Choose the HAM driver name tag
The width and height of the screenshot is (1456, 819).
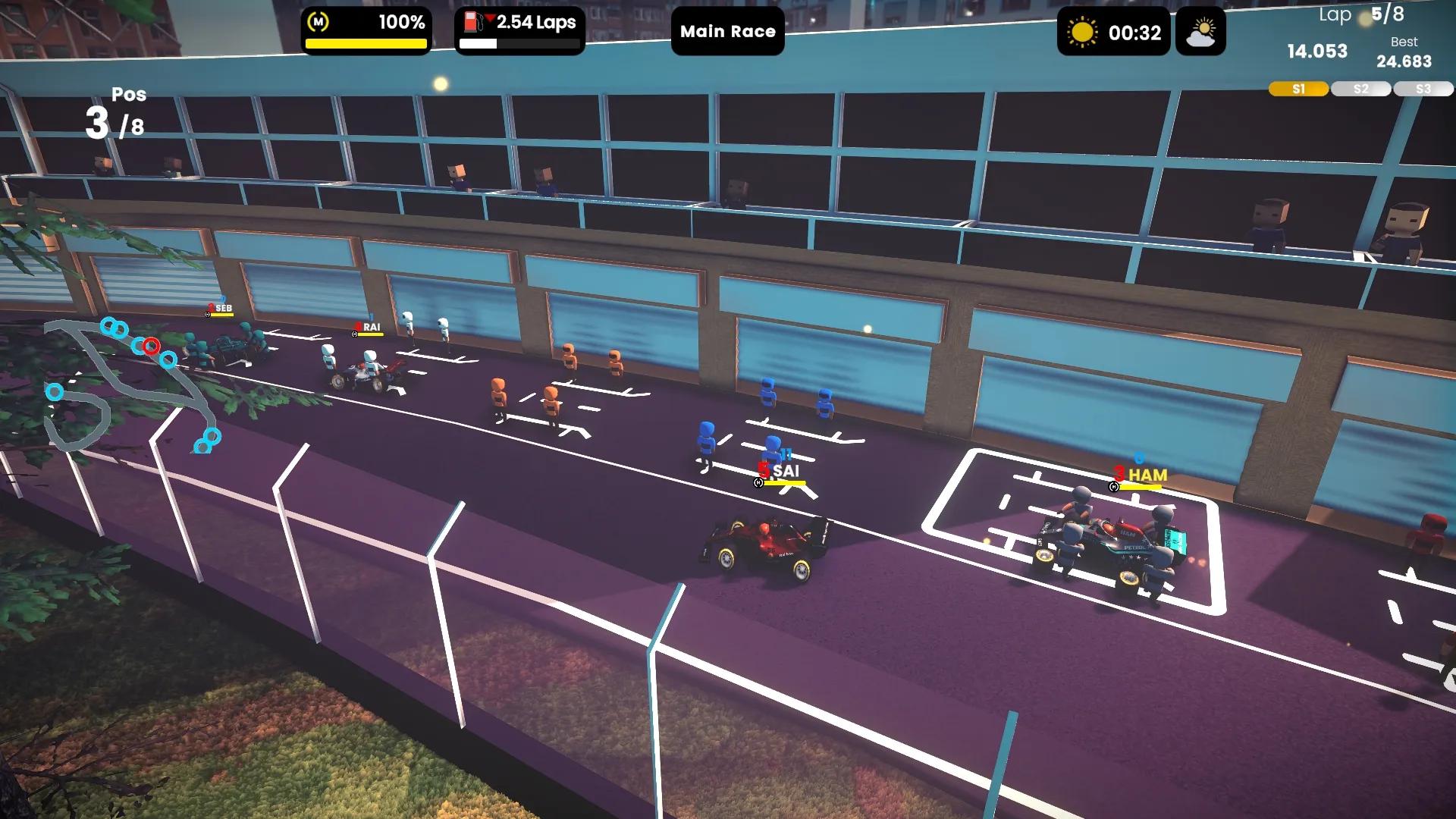tap(1147, 475)
